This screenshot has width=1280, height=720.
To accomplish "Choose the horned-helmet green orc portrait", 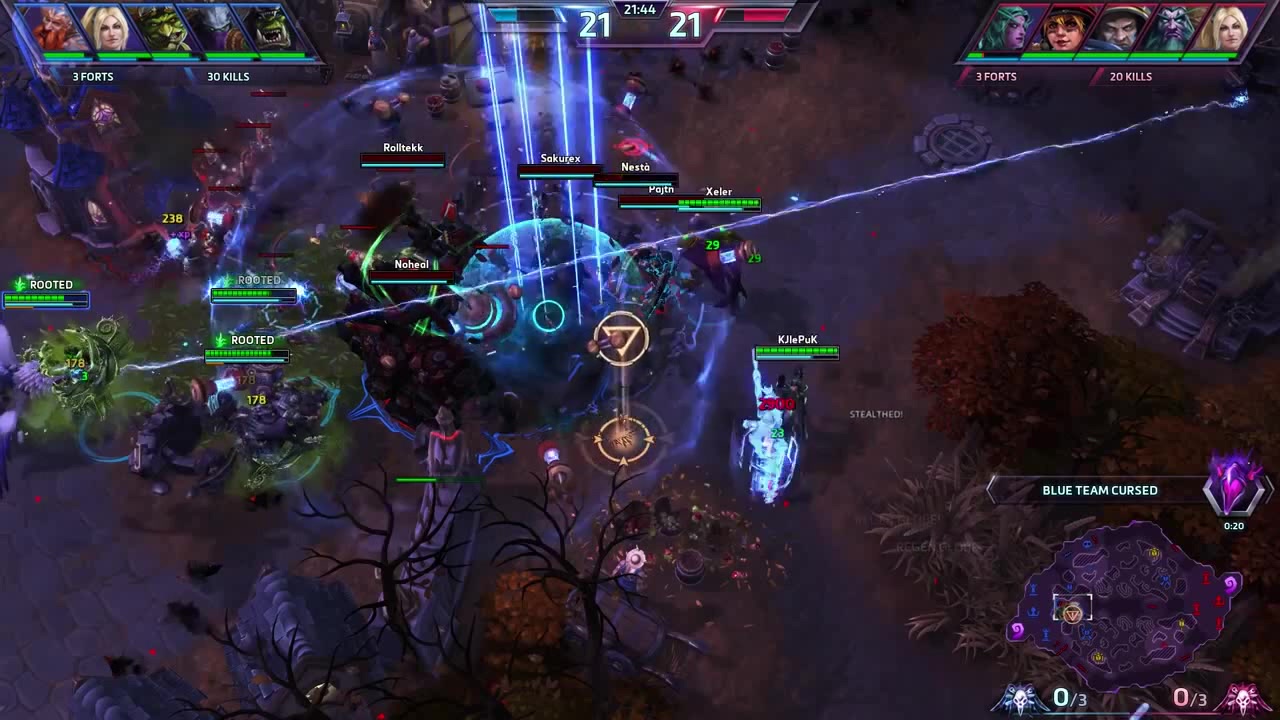I will [x=163, y=28].
